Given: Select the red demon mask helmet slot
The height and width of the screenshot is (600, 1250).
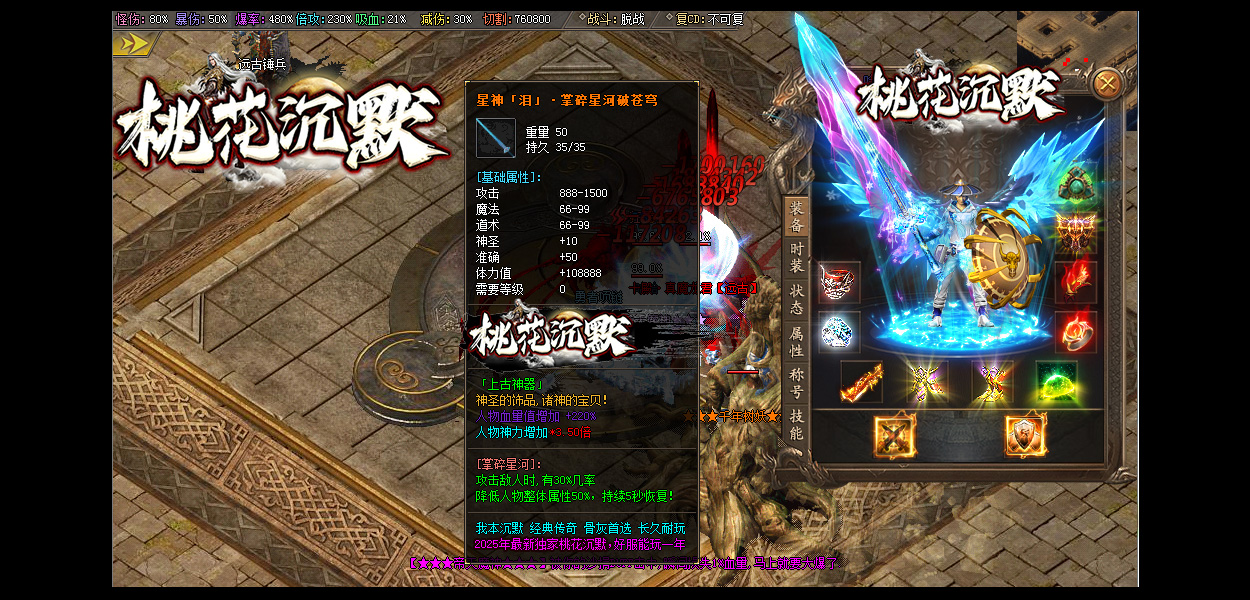Looking at the screenshot, I should pos(839,282).
